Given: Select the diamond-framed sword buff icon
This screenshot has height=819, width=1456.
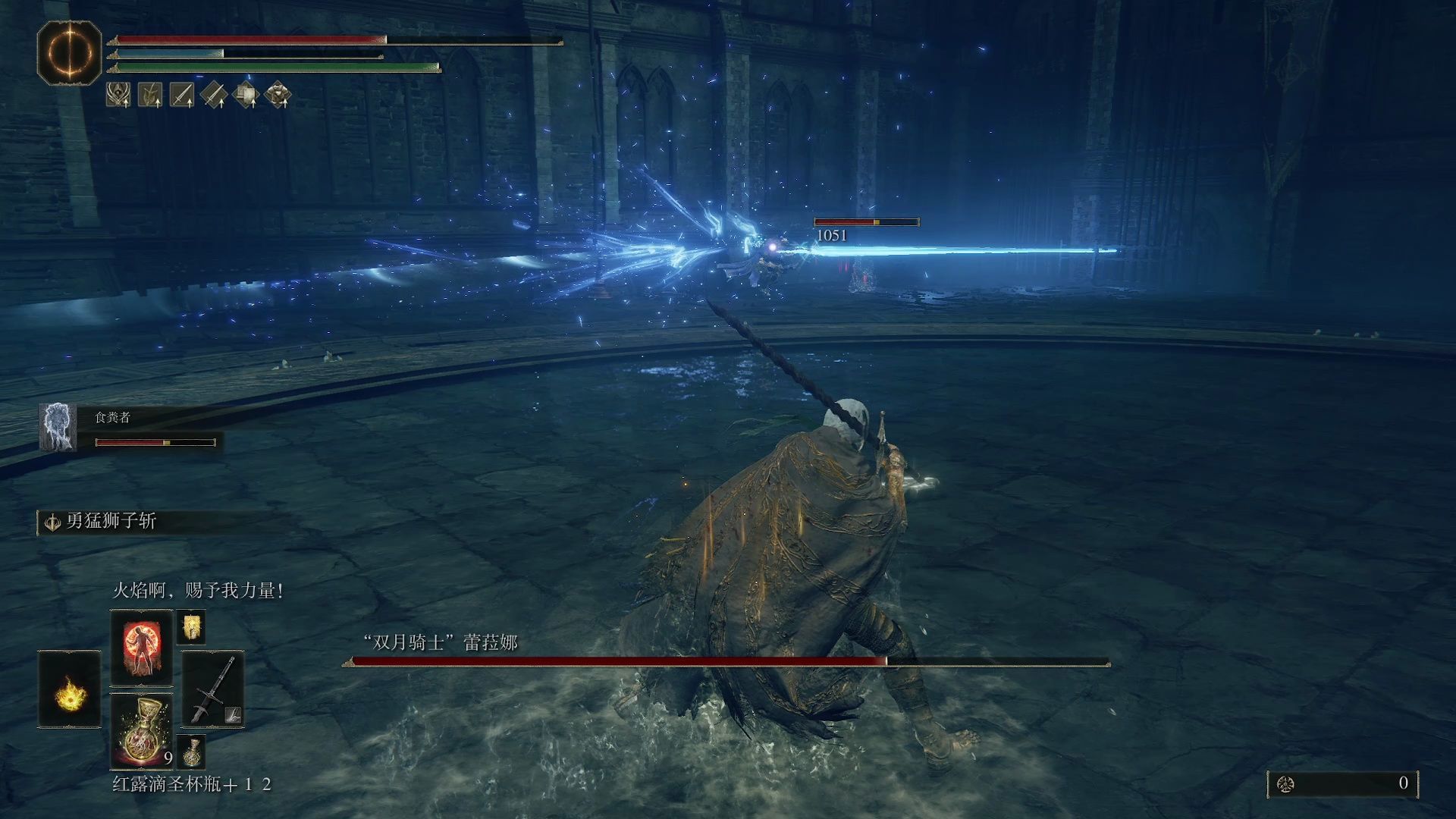Looking at the screenshot, I should tap(215, 95).
